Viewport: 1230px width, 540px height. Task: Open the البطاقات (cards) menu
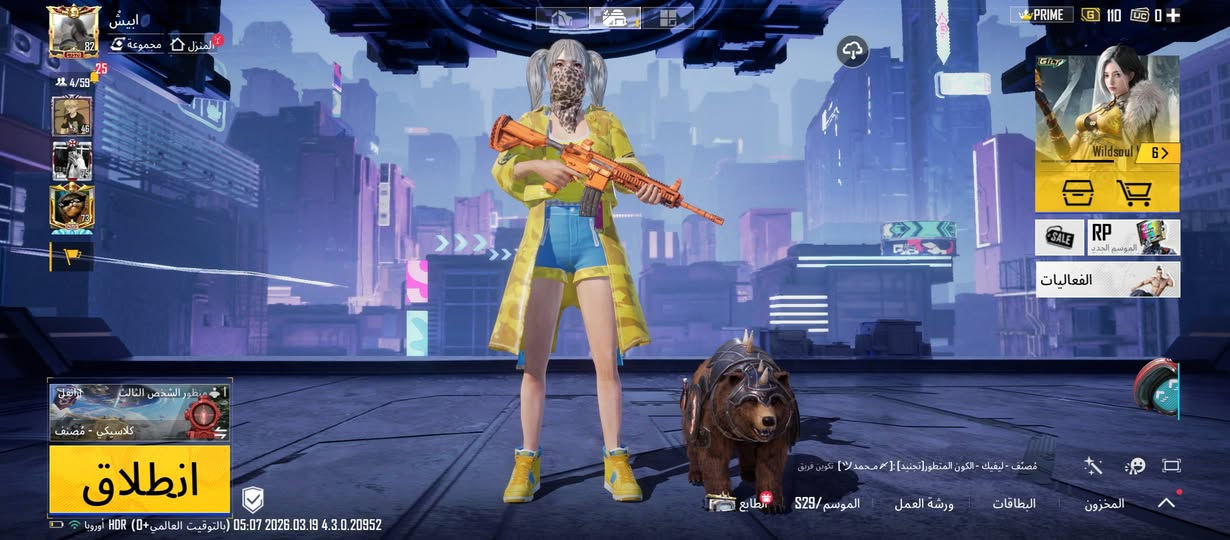pos(1013,504)
